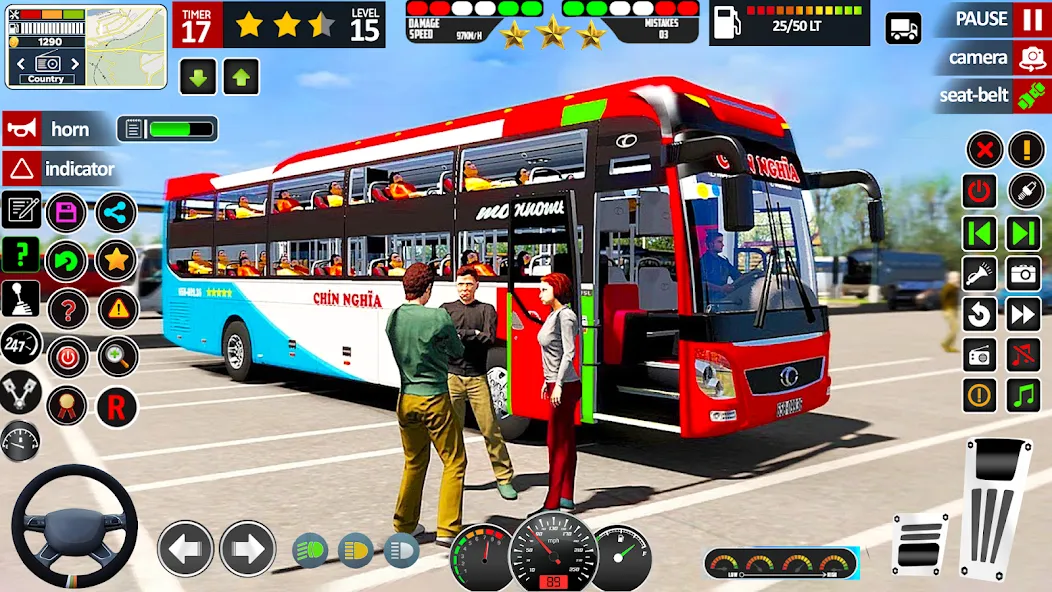
Task: Select the gold star icon
Action: point(116,261)
